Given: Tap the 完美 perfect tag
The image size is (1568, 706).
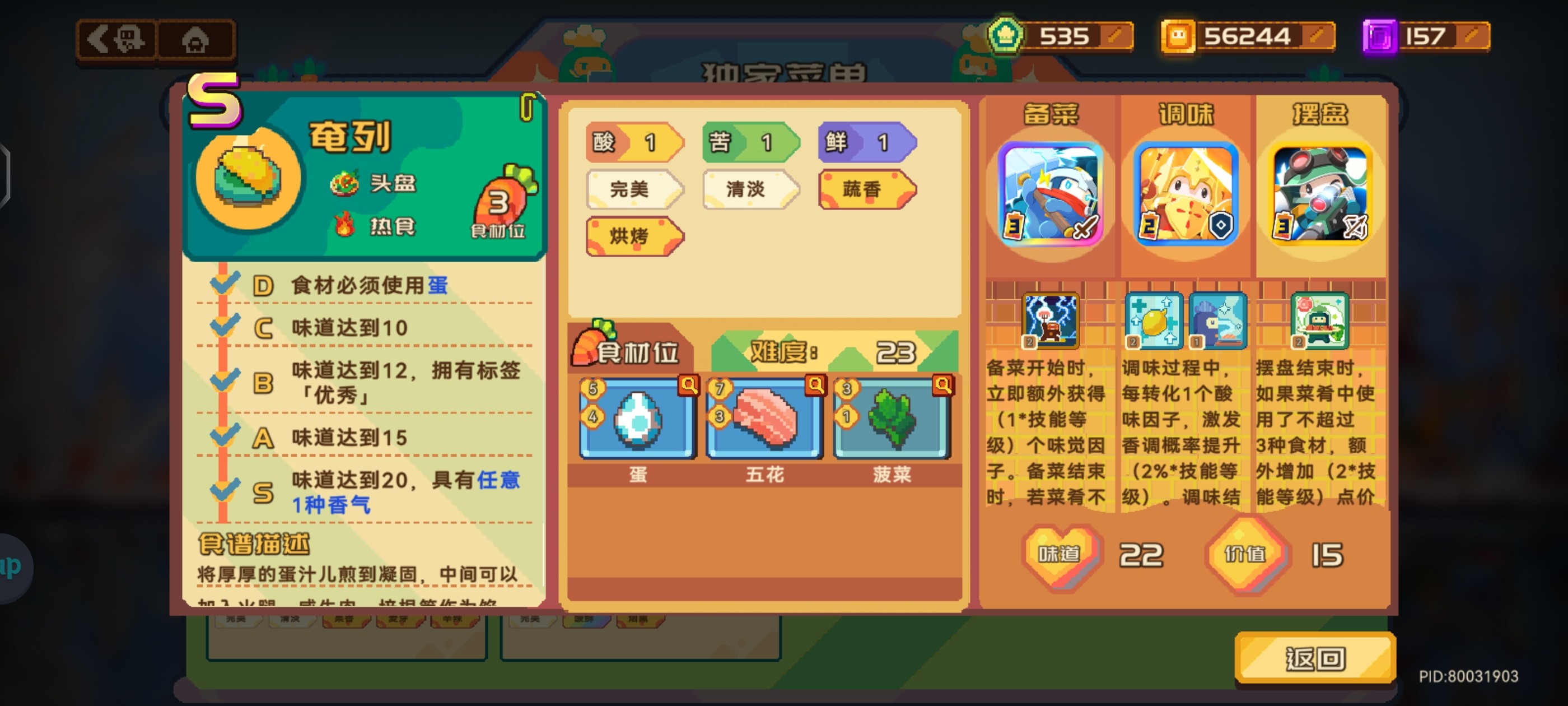Looking at the screenshot, I should click(x=633, y=189).
